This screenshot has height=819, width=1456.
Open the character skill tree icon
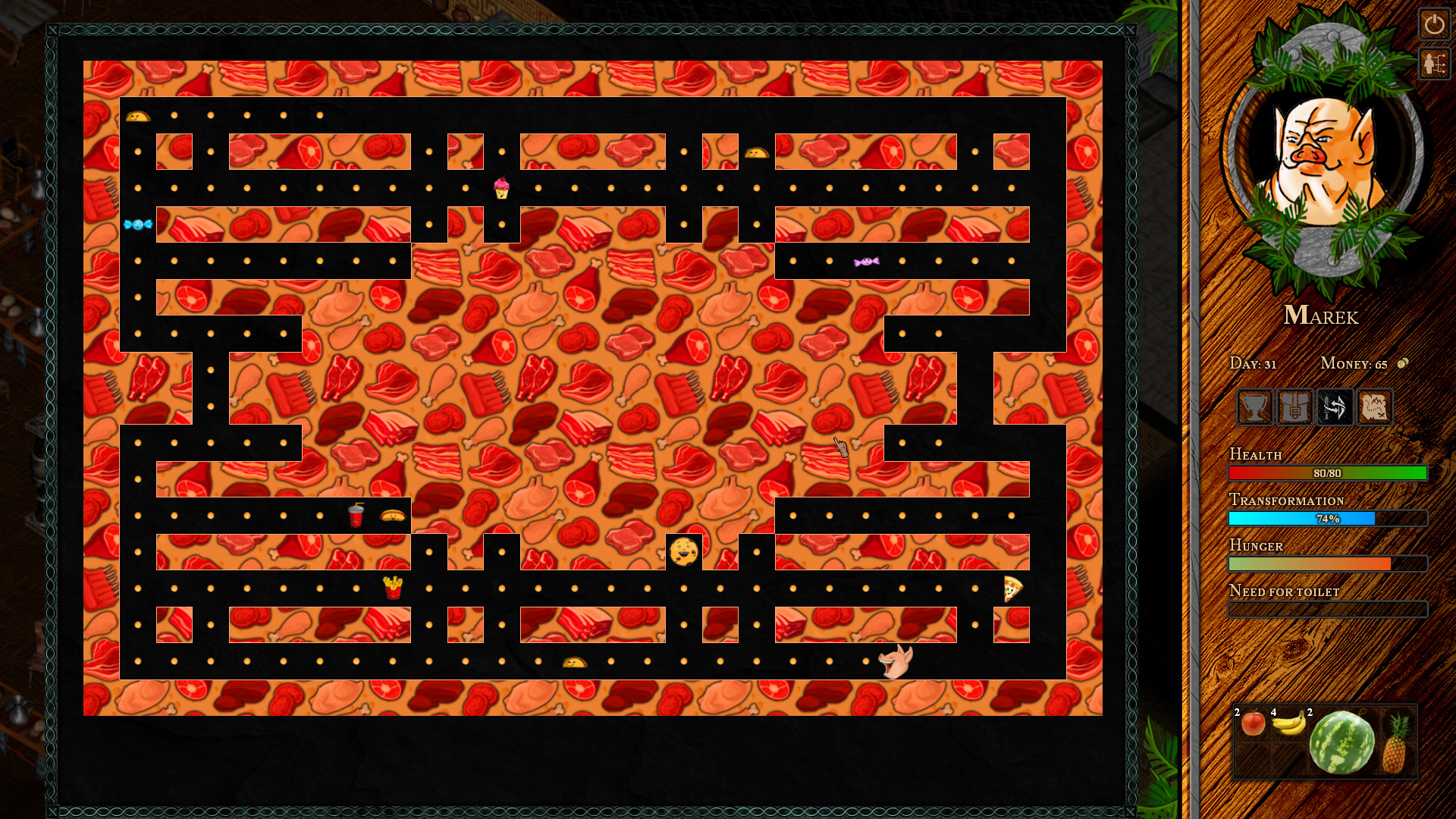(1433, 63)
